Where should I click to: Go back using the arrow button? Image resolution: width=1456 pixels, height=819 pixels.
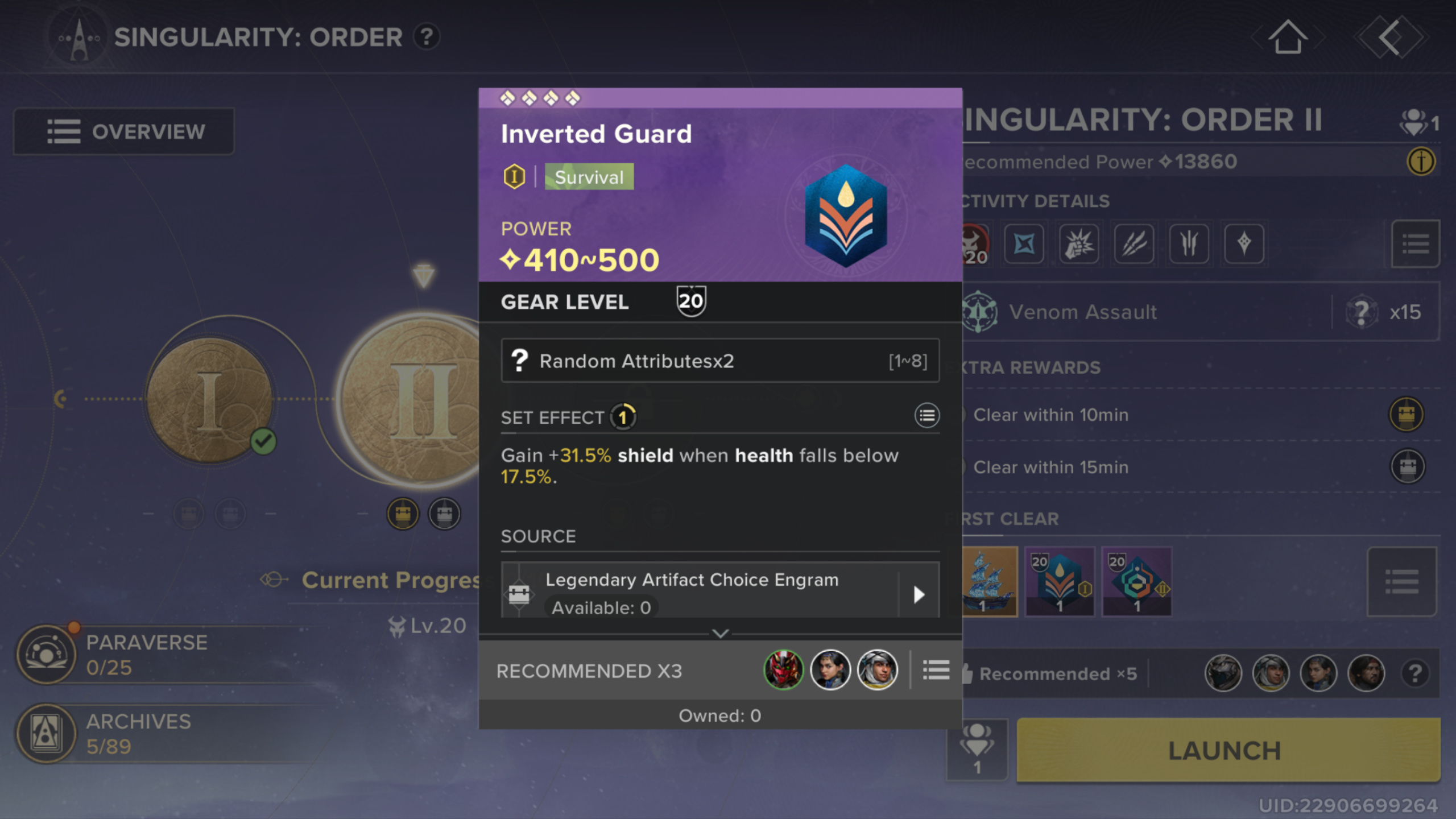tap(1389, 38)
